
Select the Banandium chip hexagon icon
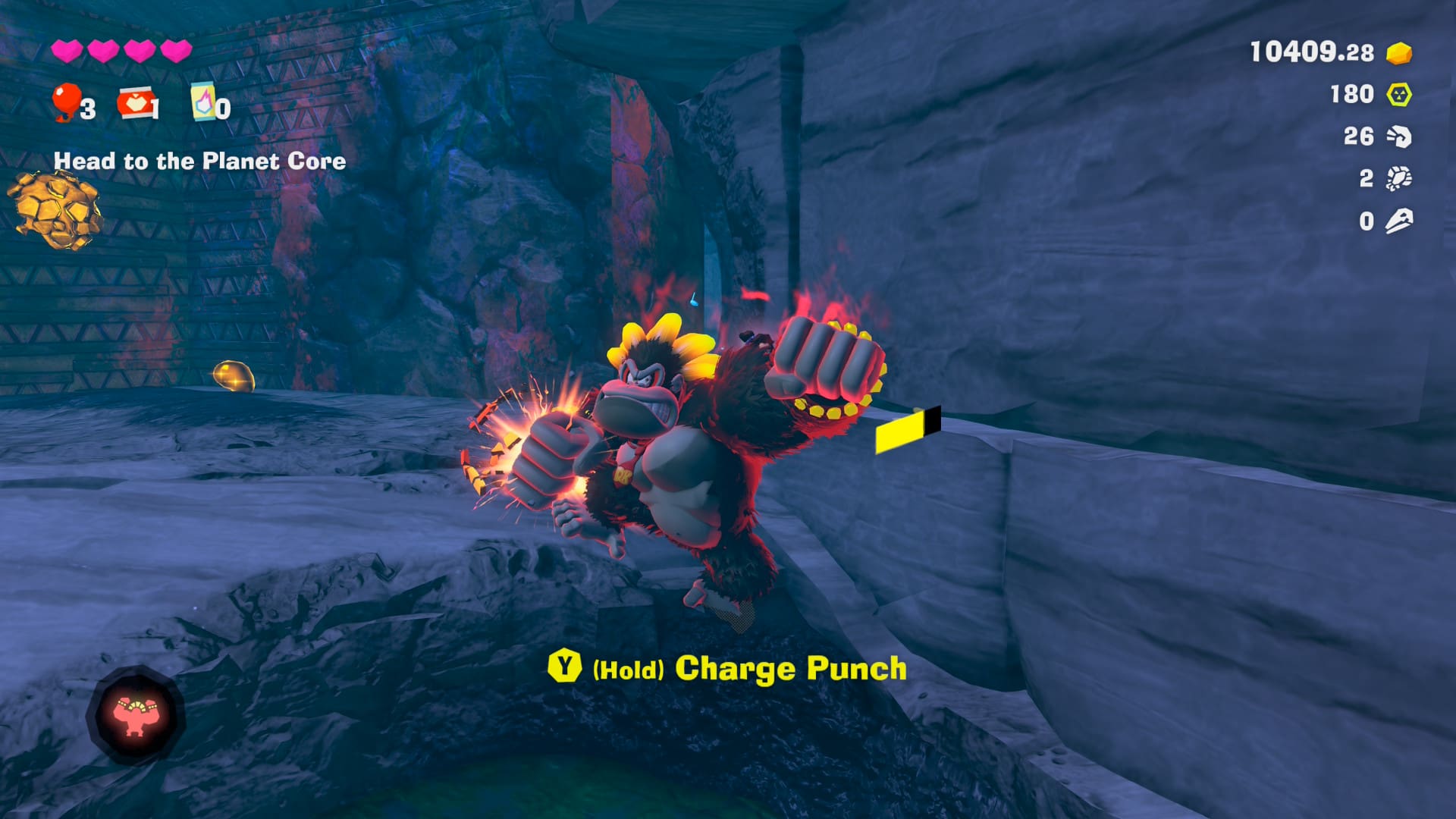pyautogui.click(x=1399, y=95)
